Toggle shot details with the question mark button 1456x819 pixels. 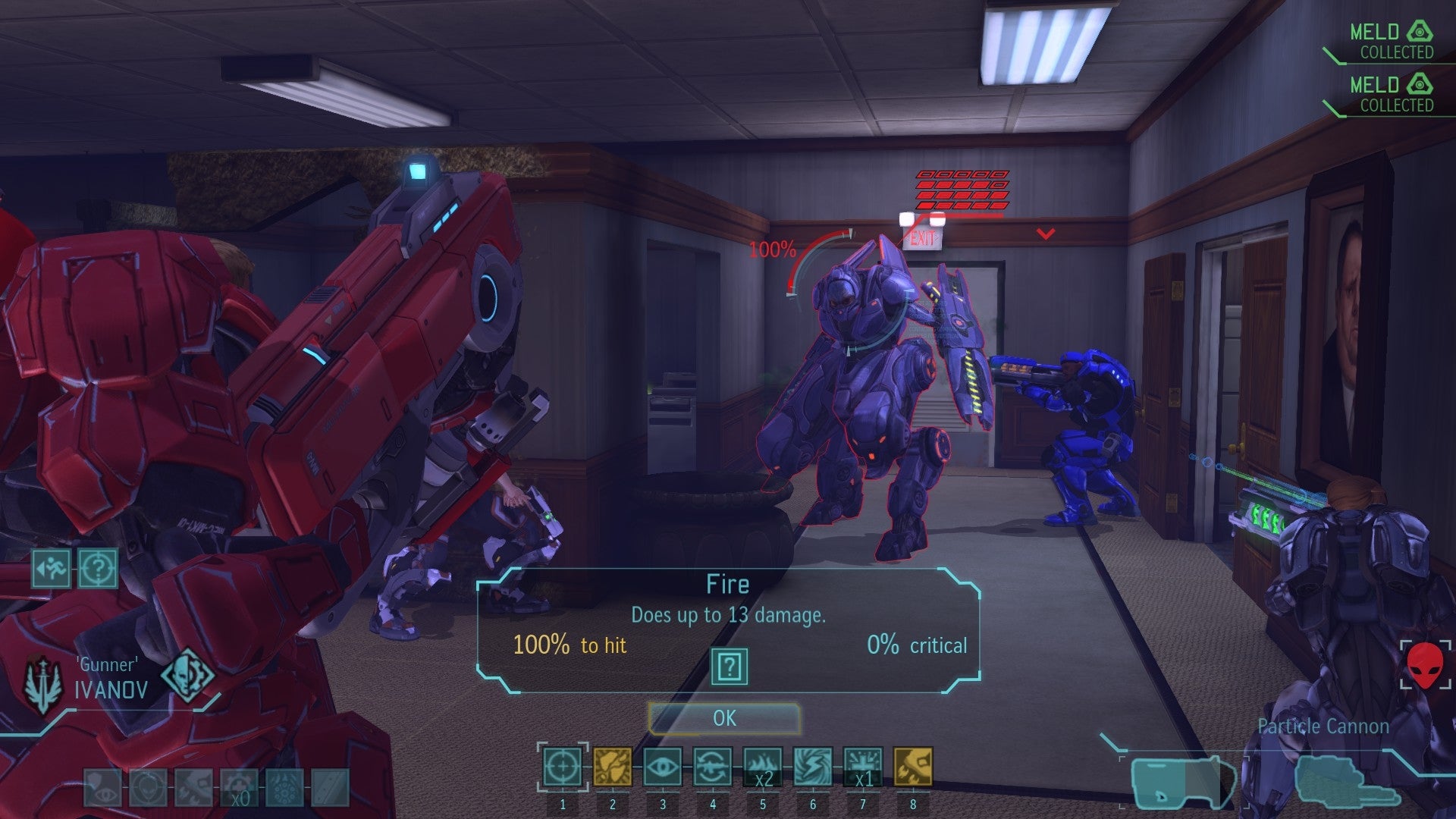point(730,667)
